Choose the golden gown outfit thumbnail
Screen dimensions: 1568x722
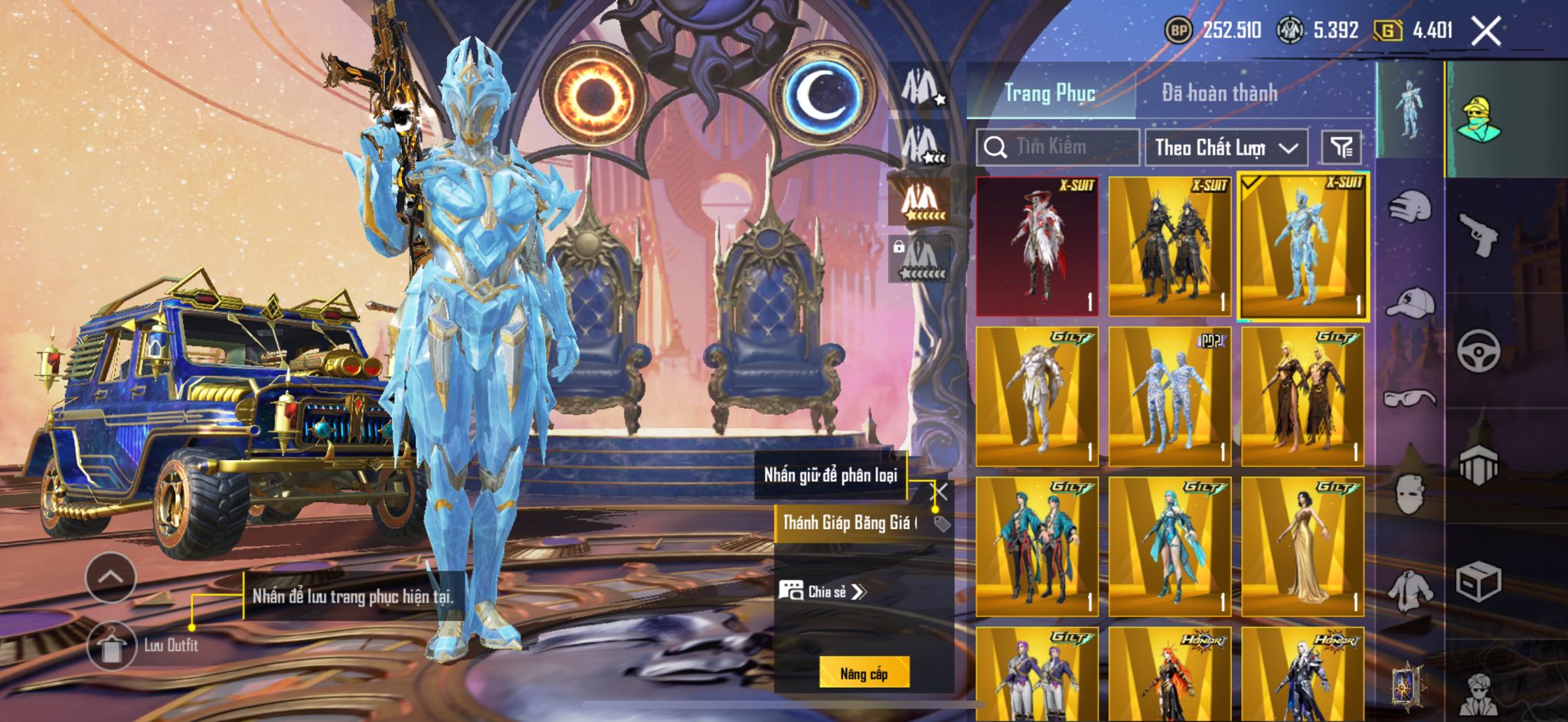pyautogui.click(x=1303, y=547)
